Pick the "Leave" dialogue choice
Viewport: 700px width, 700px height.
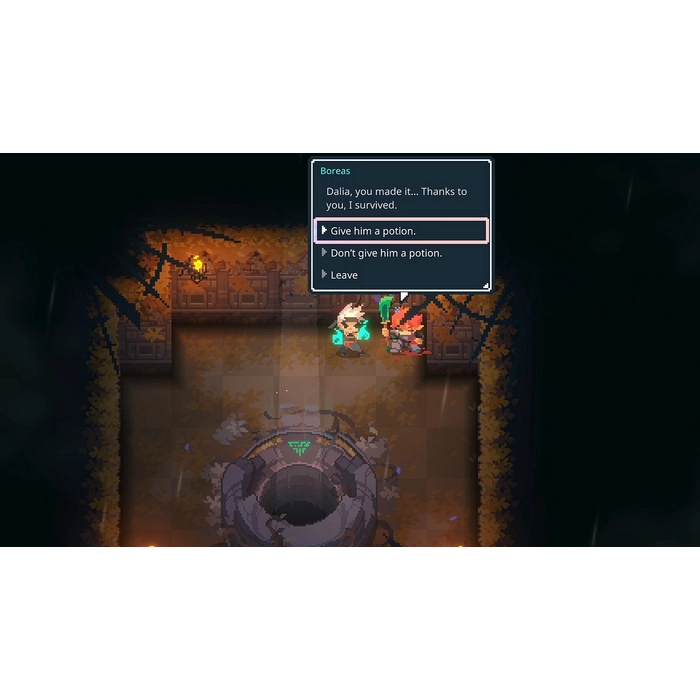click(344, 275)
